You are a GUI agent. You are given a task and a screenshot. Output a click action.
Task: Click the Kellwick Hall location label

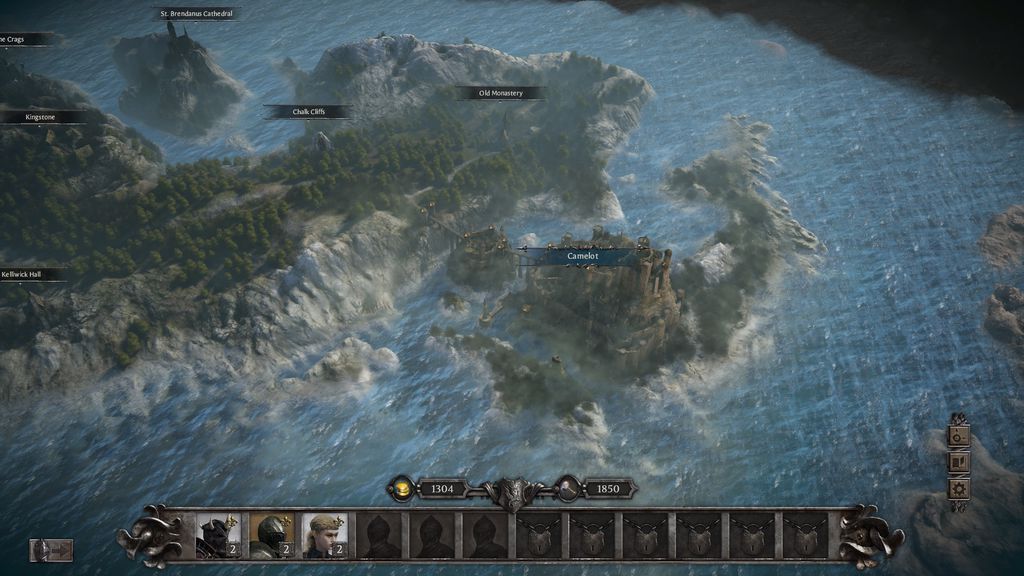22,273
